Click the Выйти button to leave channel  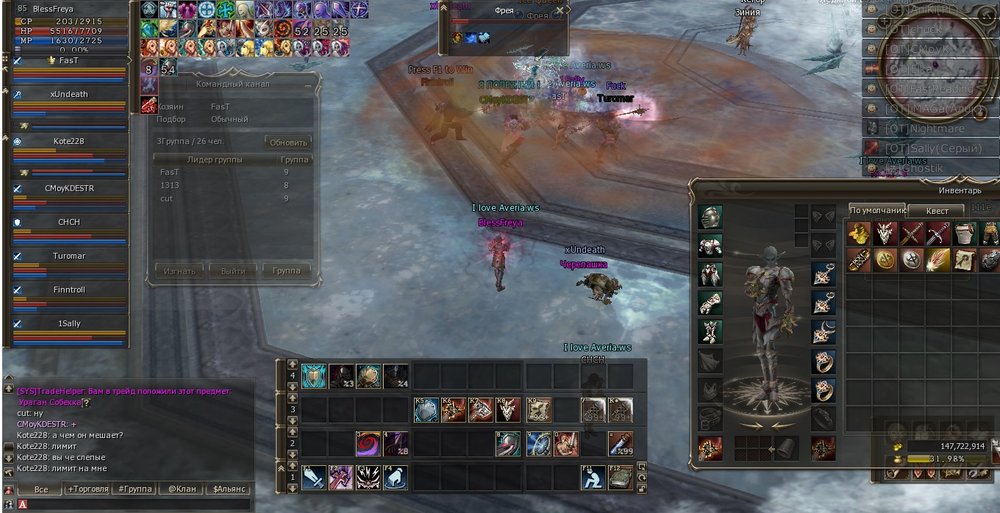click(233, 270)
